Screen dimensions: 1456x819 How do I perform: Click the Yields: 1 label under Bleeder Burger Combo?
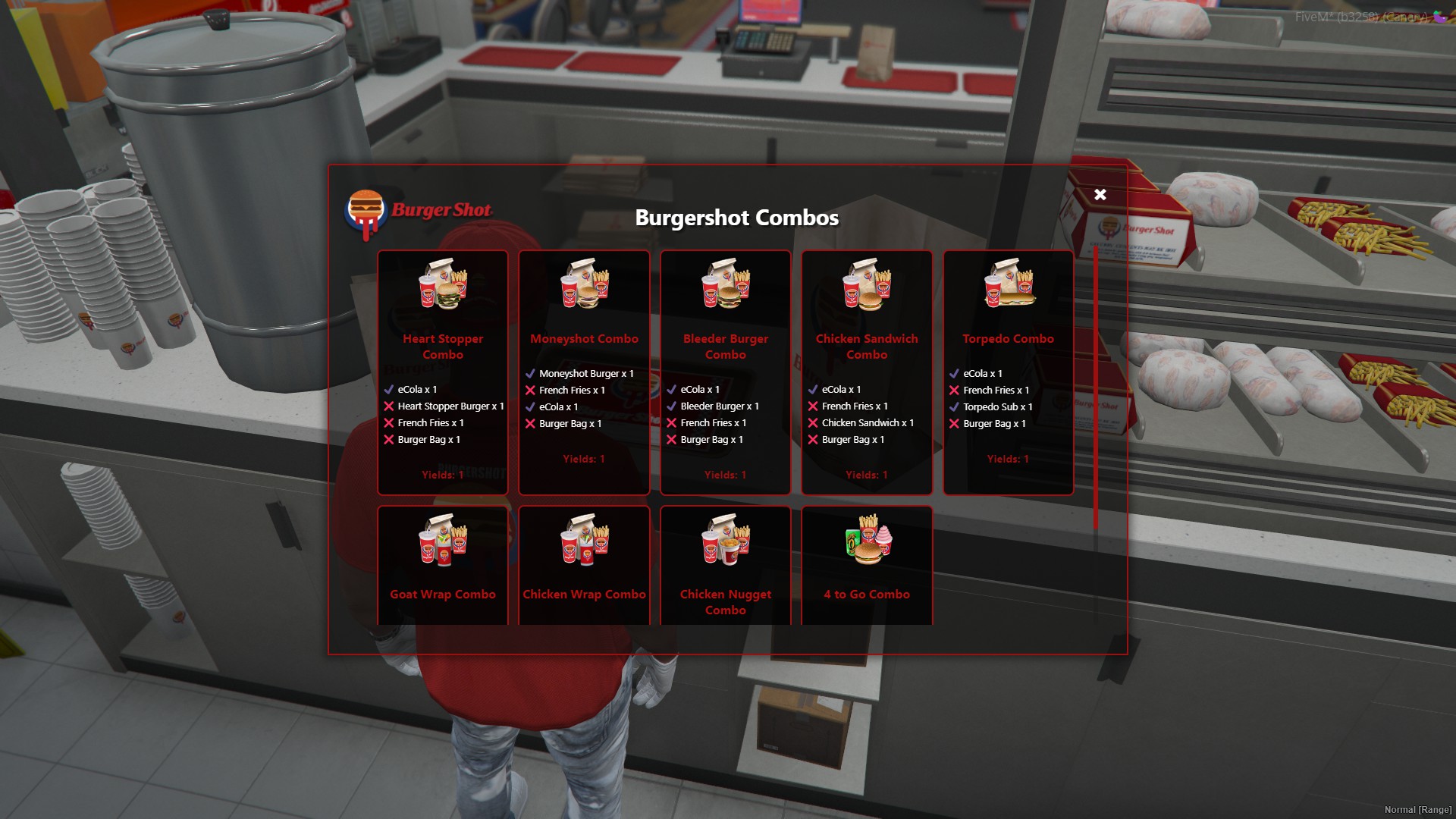725,475
